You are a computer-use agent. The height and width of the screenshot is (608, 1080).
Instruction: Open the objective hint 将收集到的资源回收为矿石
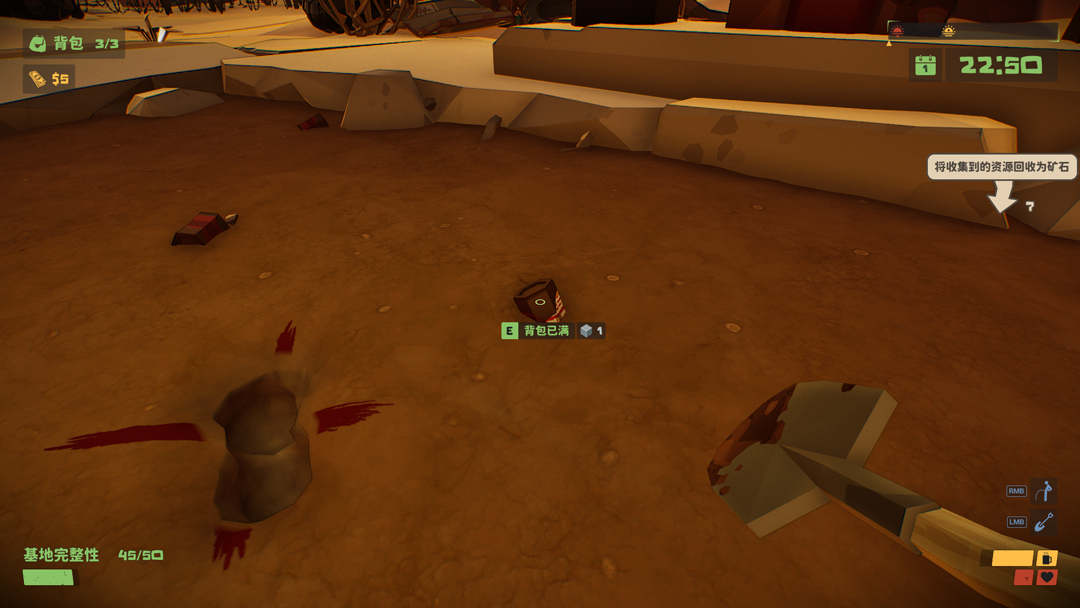(x=1002, y=167)
